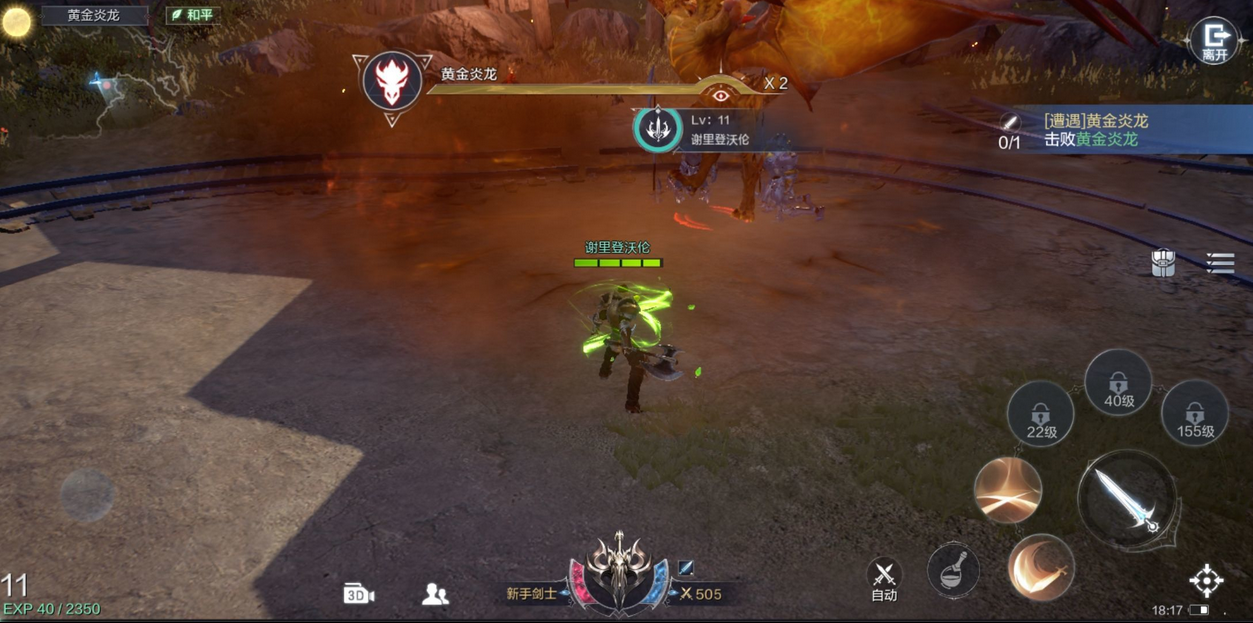
Task: Toggle the 和平 peace mode indicator
Action: click(193, 15)
